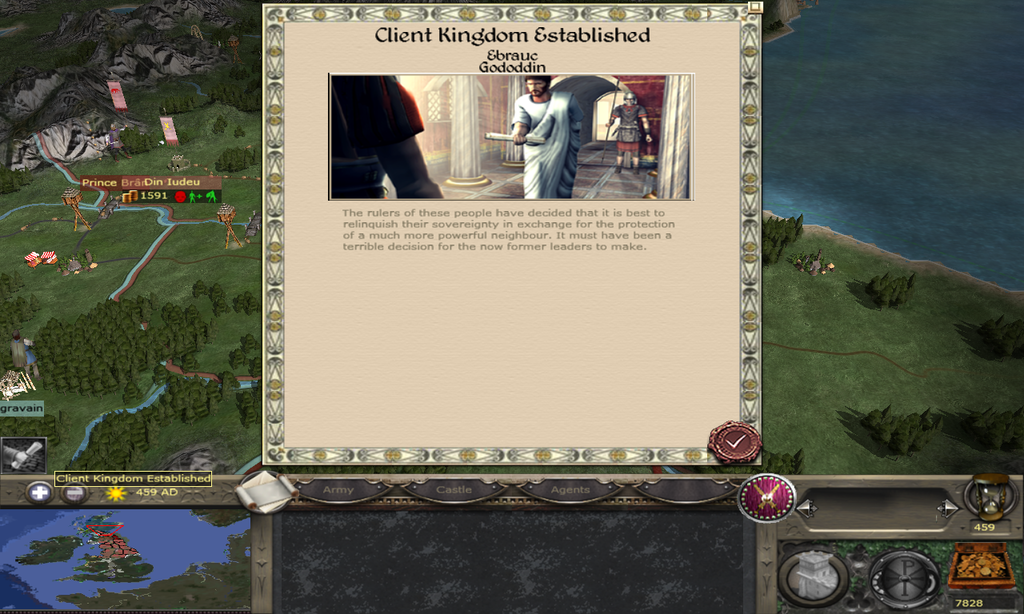Image resolution: width=1024 pixels, height=614 pixels.
Task: Open the rolled parchment scroll button
Action: (266, 492)
